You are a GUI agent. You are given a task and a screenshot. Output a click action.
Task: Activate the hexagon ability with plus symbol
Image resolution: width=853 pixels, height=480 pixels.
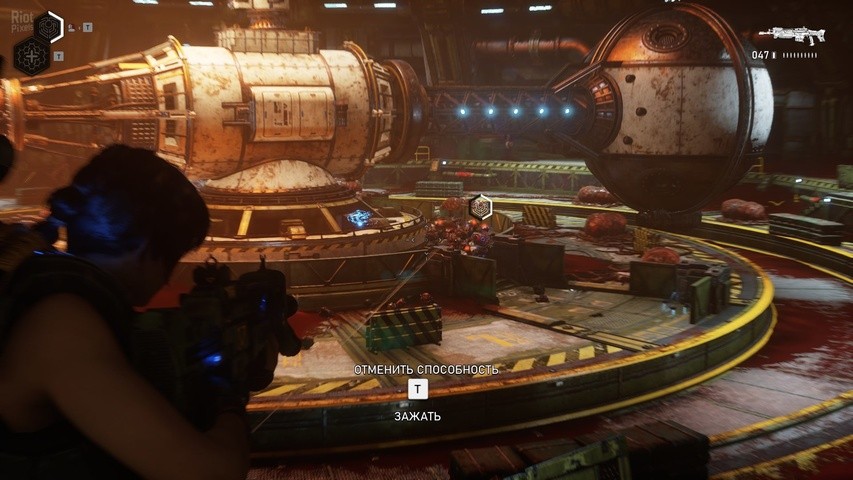31,56
